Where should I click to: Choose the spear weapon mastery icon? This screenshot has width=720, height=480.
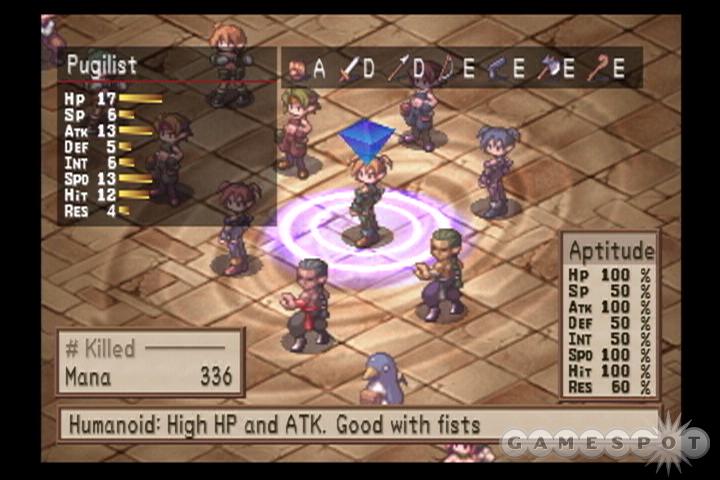[x=398, y=68]
